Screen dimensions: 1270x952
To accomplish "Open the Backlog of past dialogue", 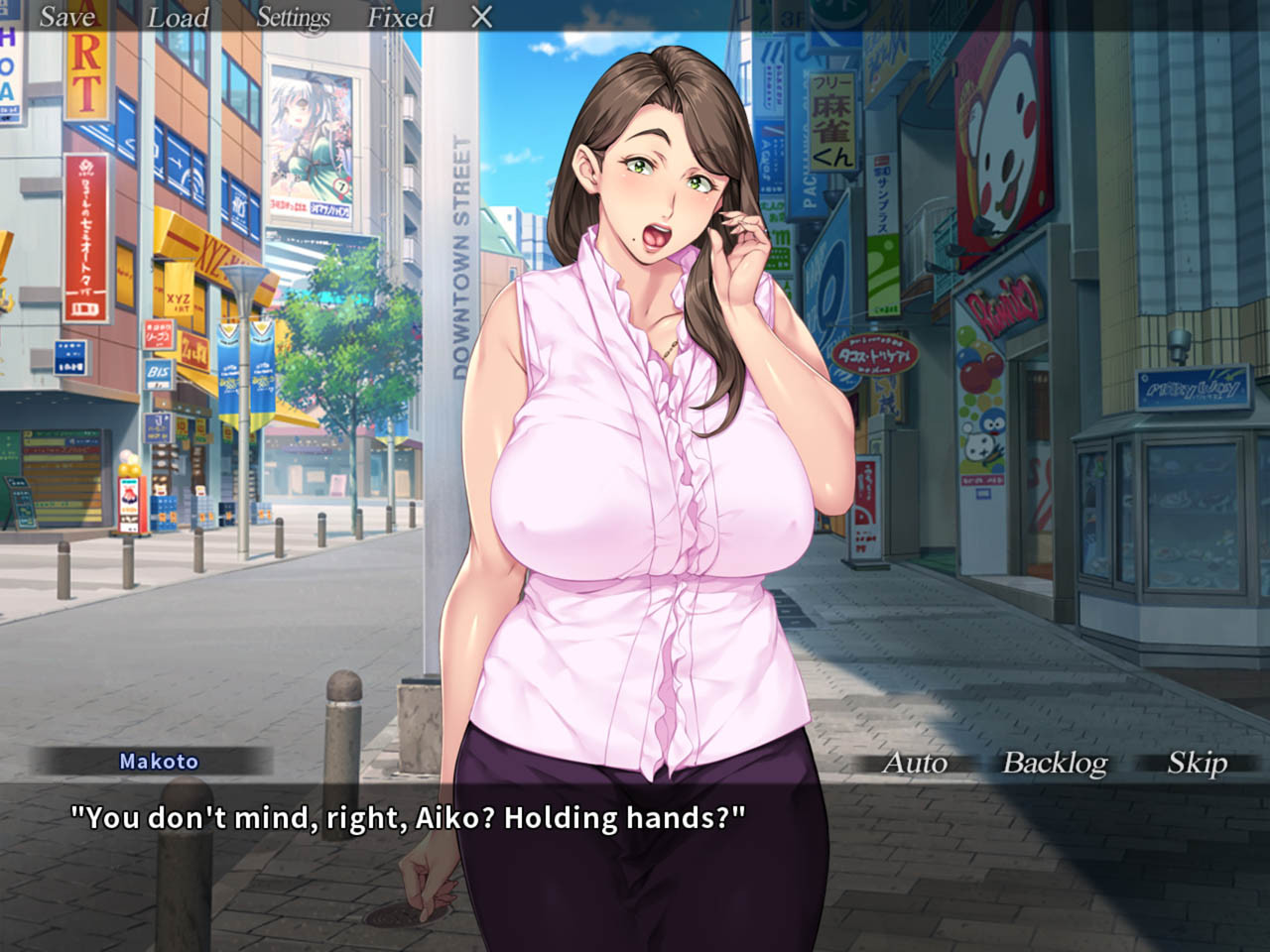I will [x=1055, y=762].
